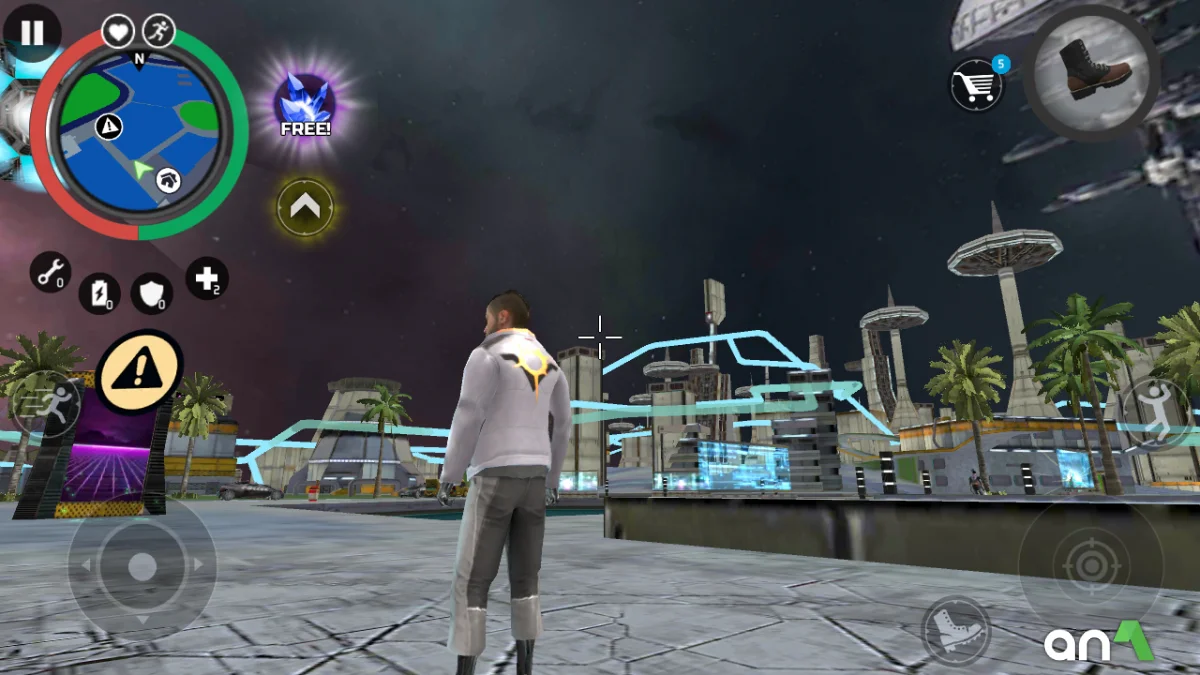Viewport: 1200px width, 675px height.
Task: Tap the running man icon above minimap
Action: point(158,31)
